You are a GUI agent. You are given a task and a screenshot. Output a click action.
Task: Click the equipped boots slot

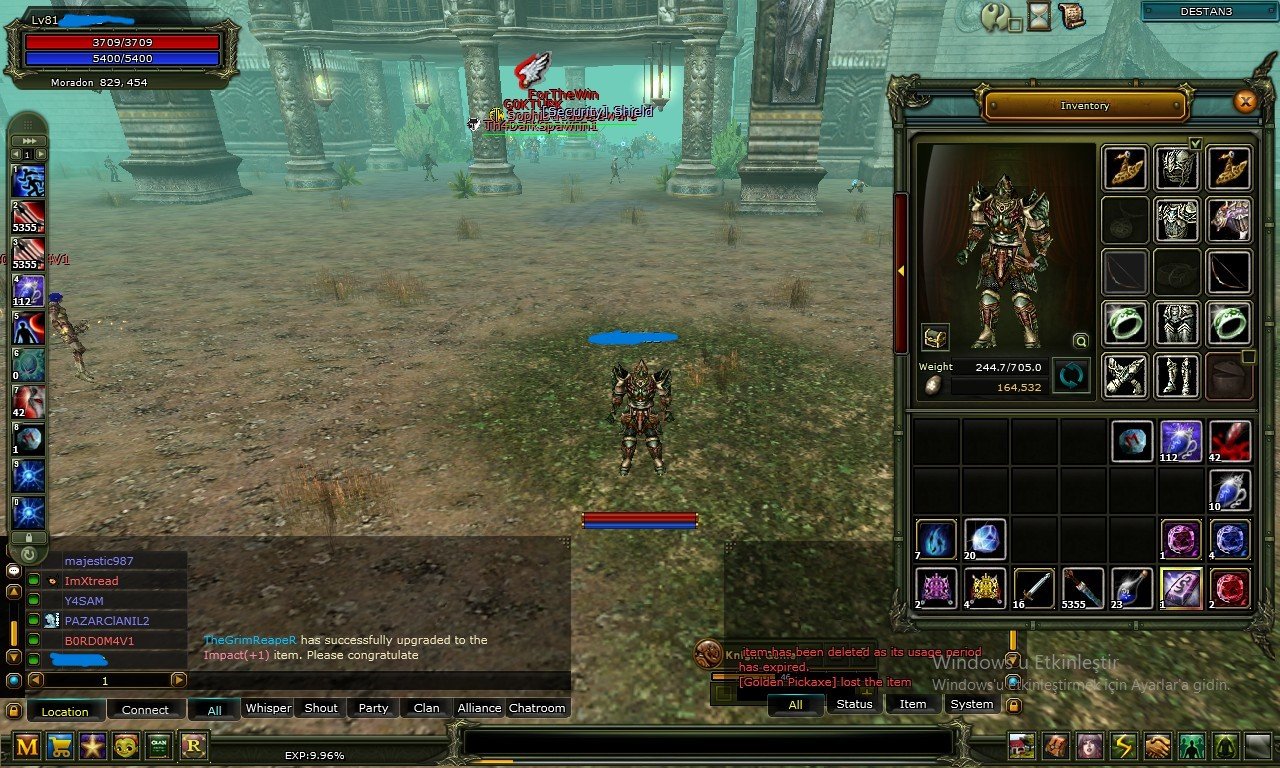[x=1177, y=376]
